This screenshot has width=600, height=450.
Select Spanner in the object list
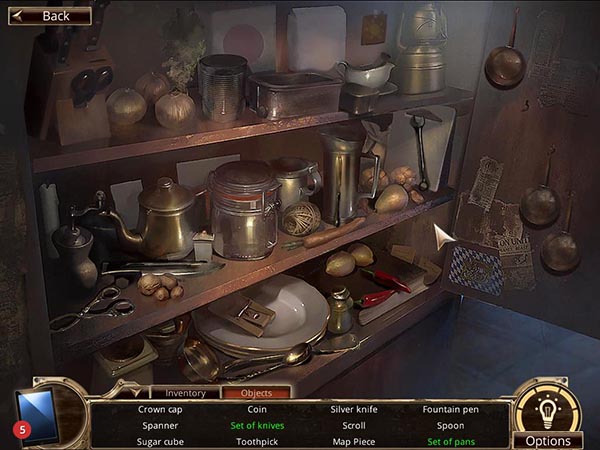(159, 425)
